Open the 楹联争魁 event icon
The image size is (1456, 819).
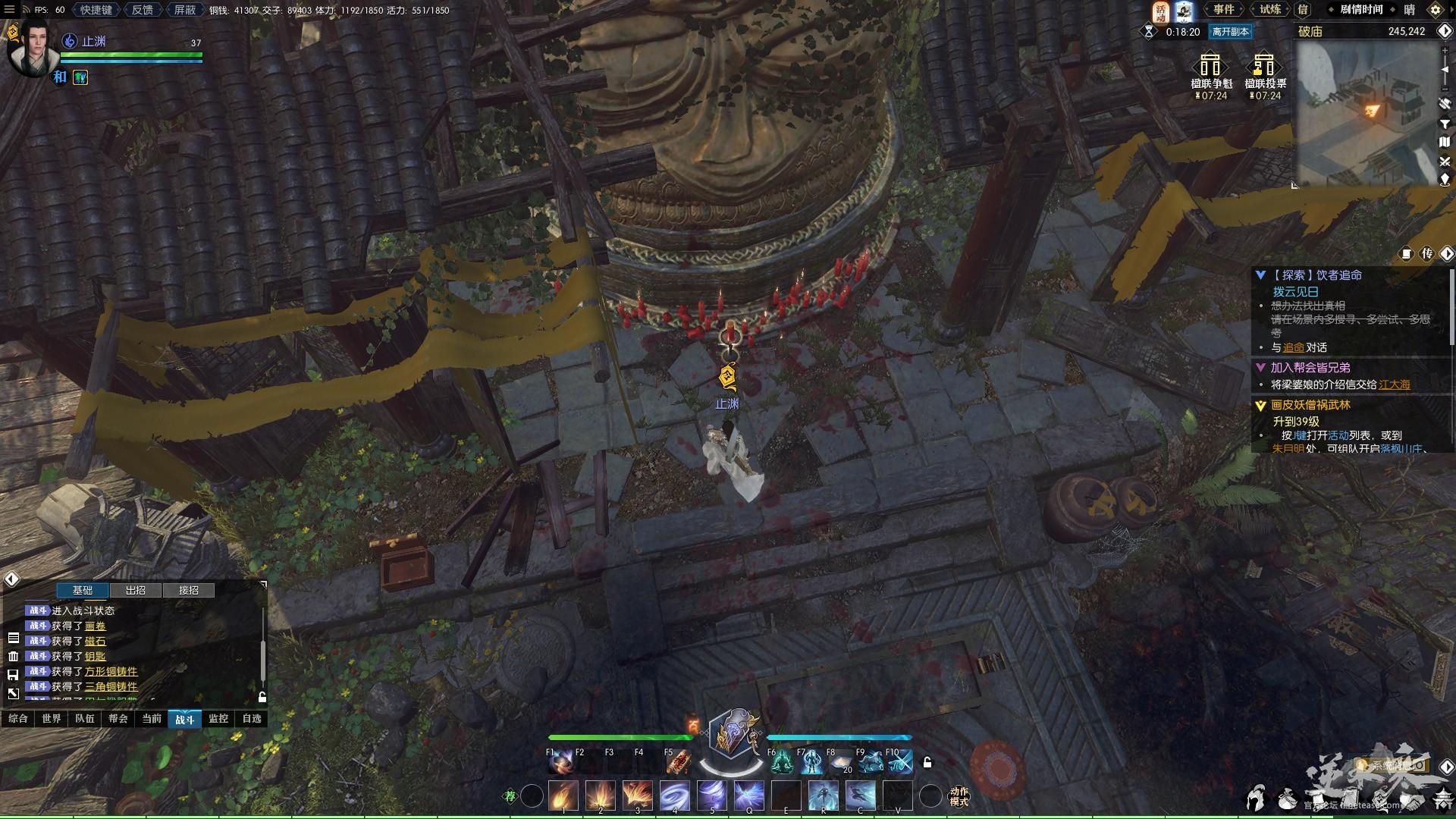coord(1211,74)
